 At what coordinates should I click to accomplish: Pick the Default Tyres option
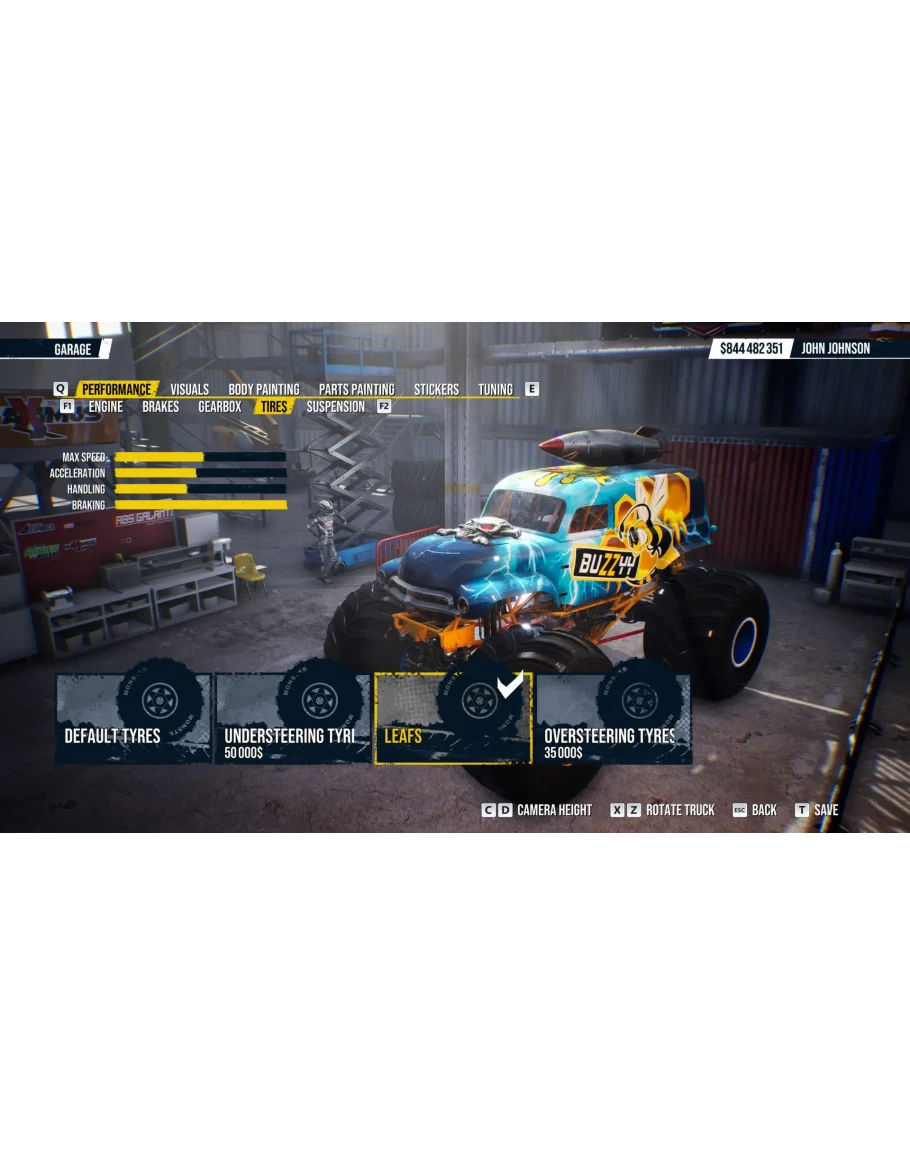click(133, 718)
